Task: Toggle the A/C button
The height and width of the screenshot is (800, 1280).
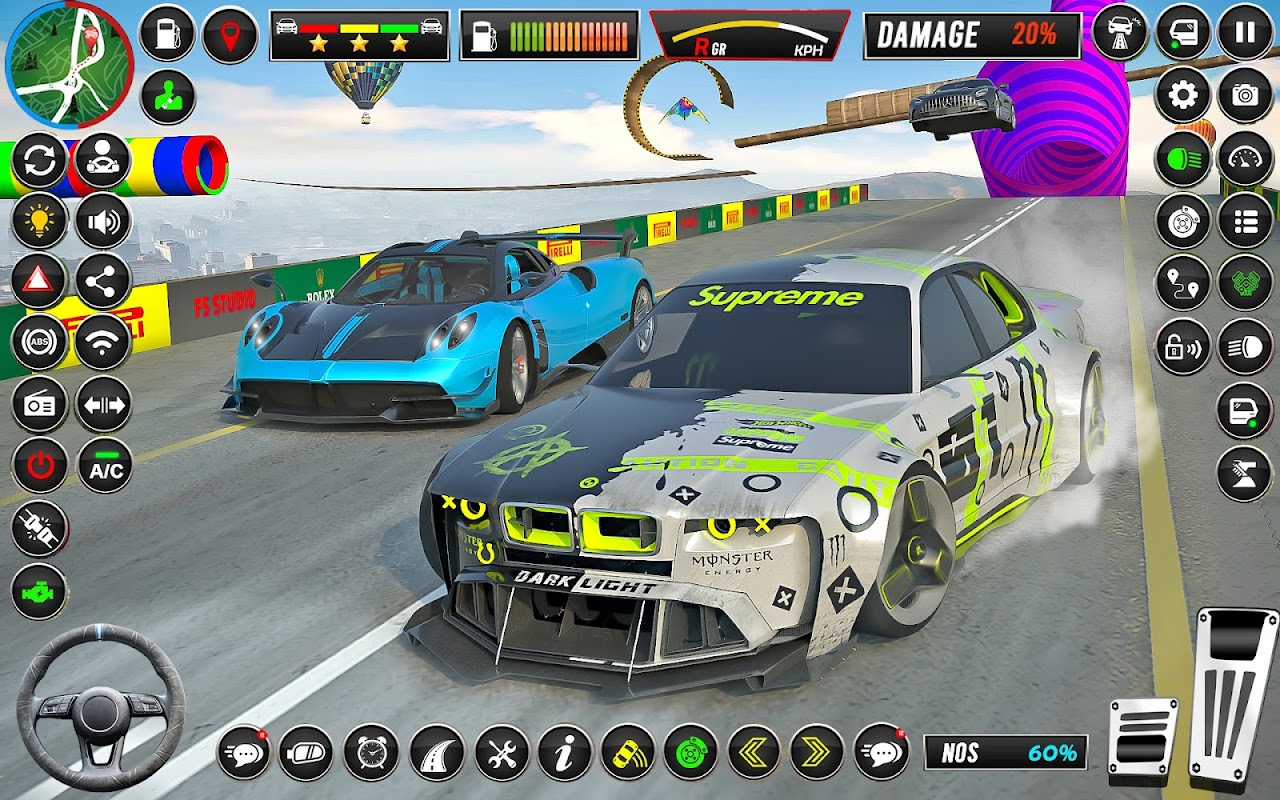Action: pyautogui.click(x=105, y=466)
